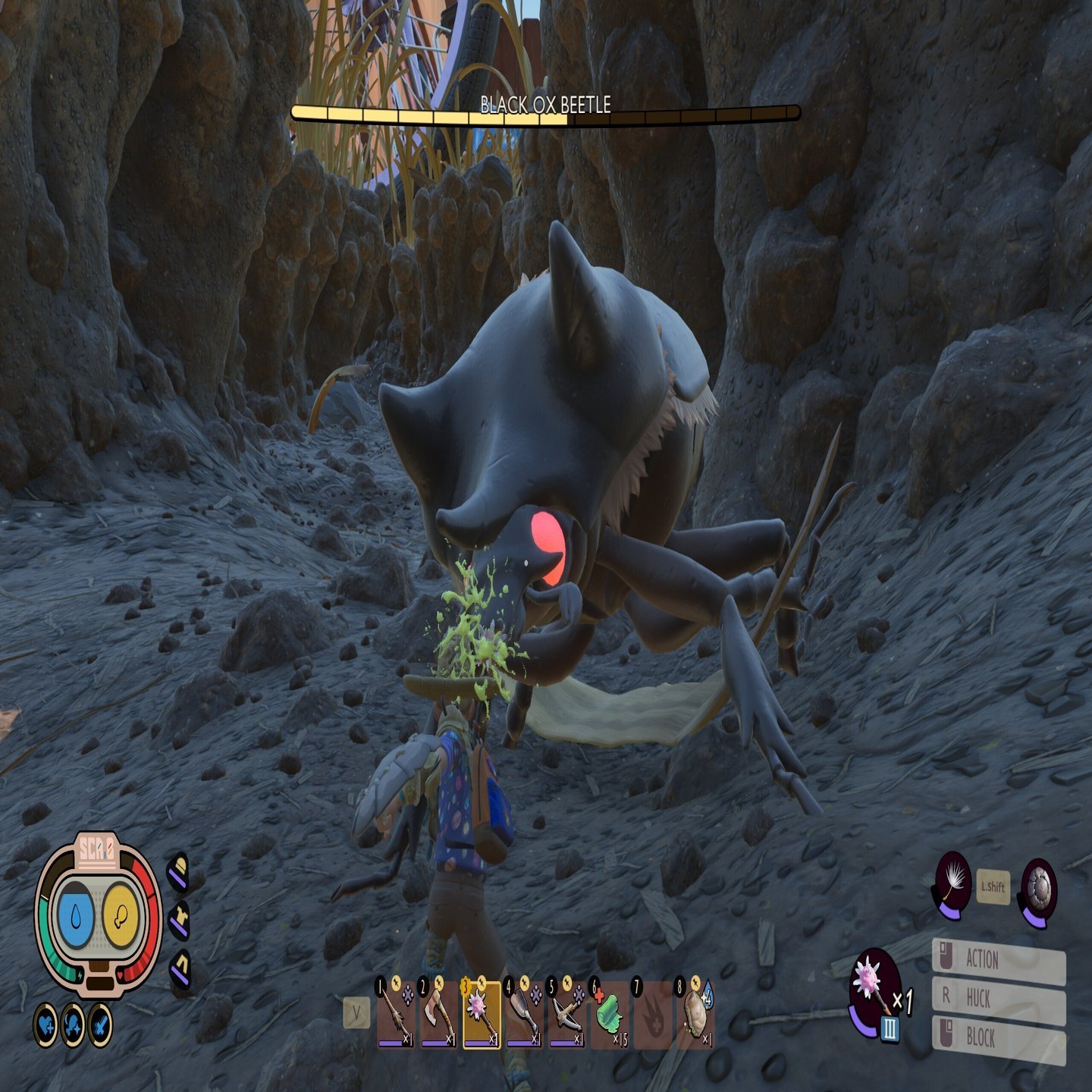Click the leg armor durability icon
The image size is (1092, 1092).
[180, 968]
